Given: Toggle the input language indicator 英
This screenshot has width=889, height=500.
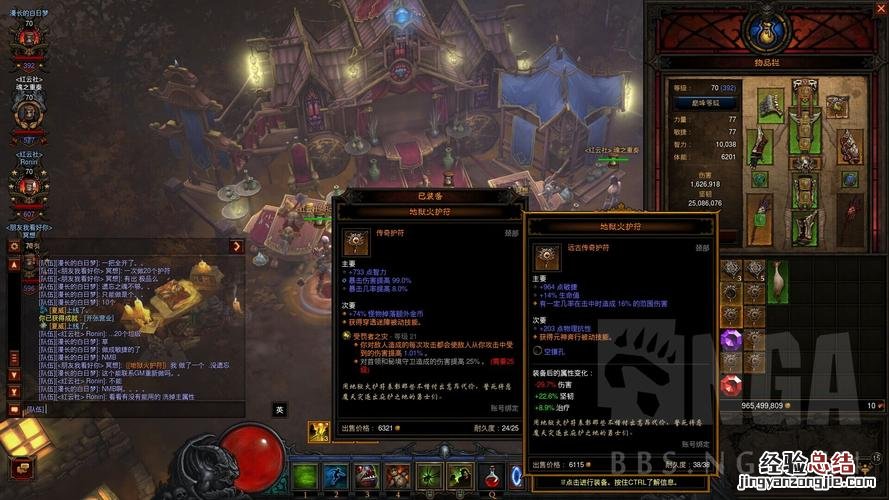Looking at the screenshot, I should pyautogui.click(x=280, y=409).
